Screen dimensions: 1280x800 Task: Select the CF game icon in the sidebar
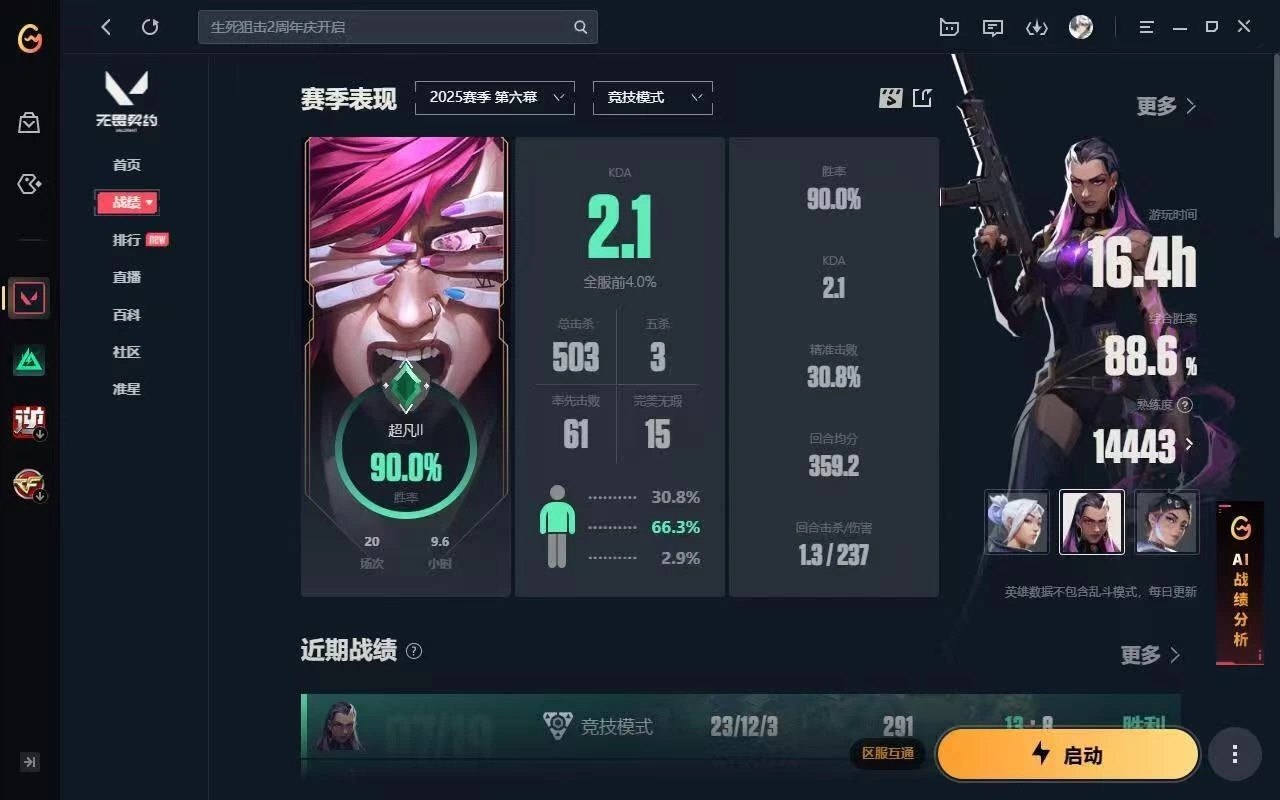coord(29,485)
